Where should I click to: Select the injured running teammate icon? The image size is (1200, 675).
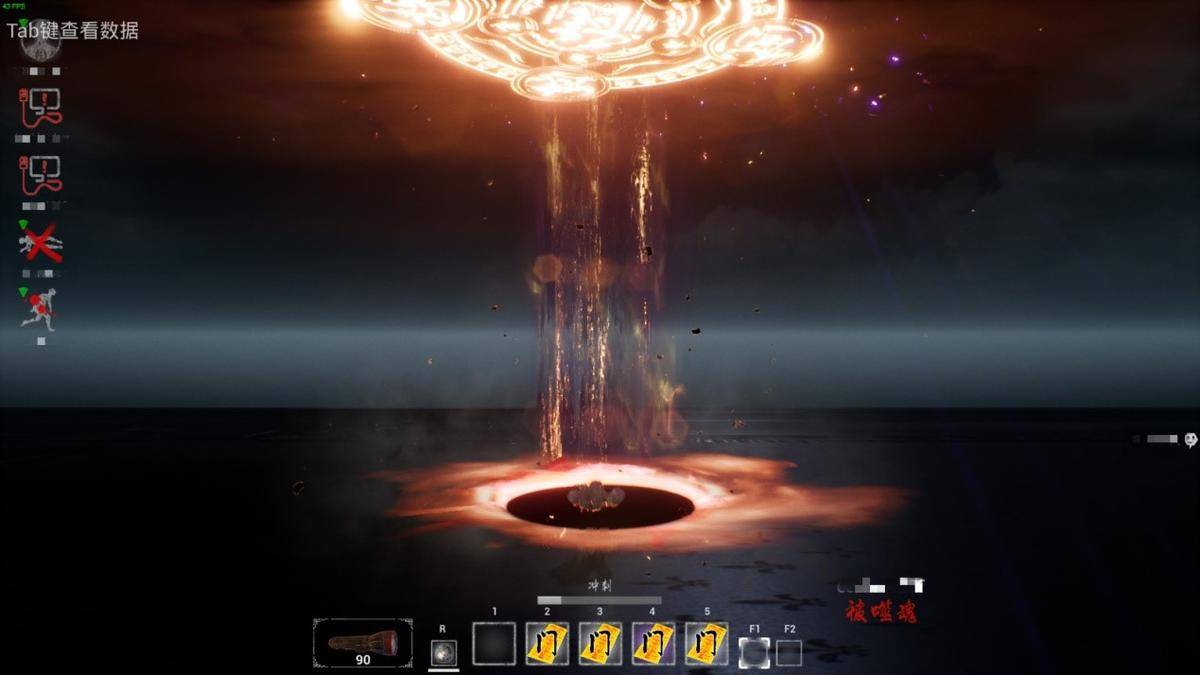pos(39,308)
